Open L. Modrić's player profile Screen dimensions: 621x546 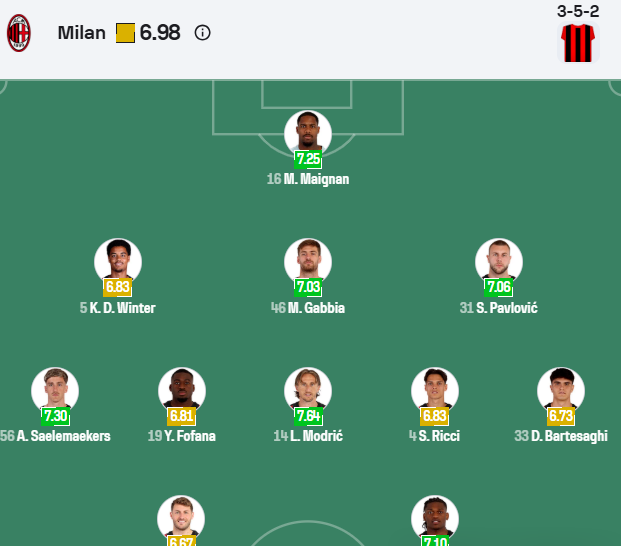coord(308,393)
